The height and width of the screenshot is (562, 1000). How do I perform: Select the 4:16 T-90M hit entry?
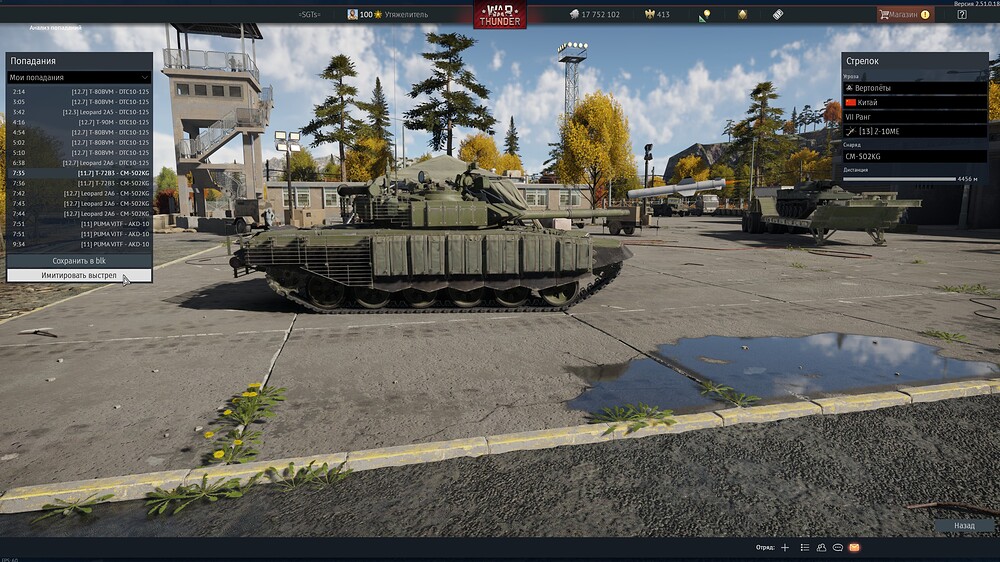[79, 122]
